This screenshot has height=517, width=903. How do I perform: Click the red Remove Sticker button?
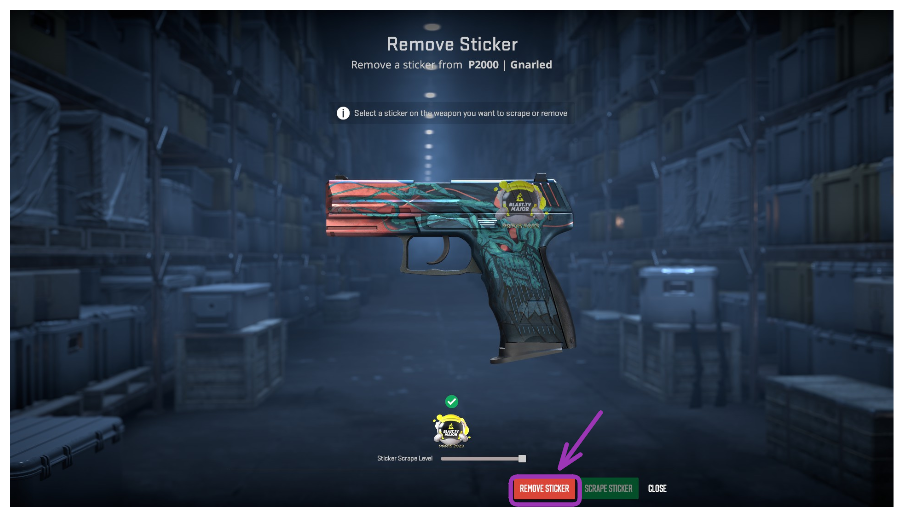point(544,489)
